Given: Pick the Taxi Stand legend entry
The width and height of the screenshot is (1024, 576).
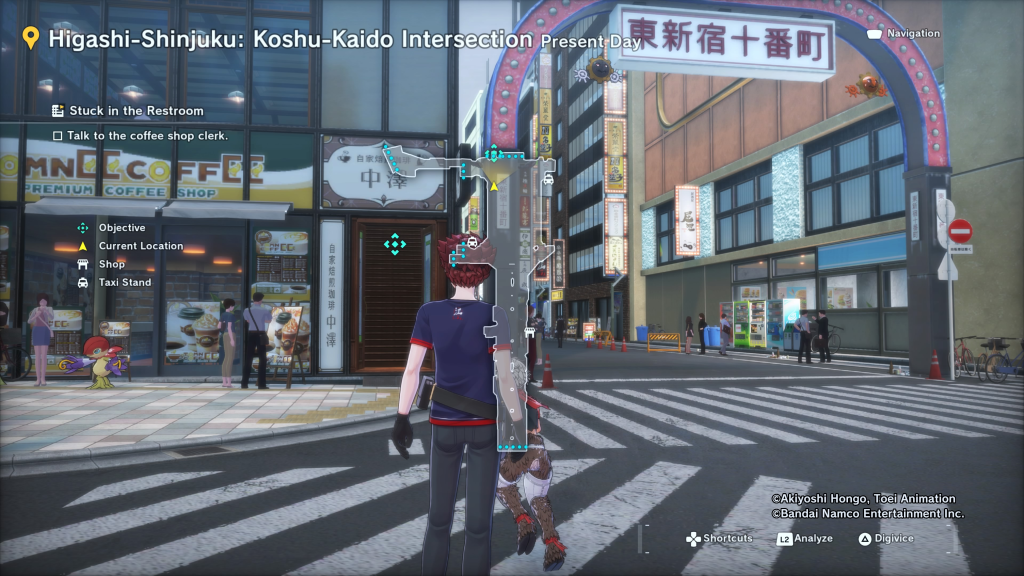Looking at the screenshot, I should click(x=124, y=282).
